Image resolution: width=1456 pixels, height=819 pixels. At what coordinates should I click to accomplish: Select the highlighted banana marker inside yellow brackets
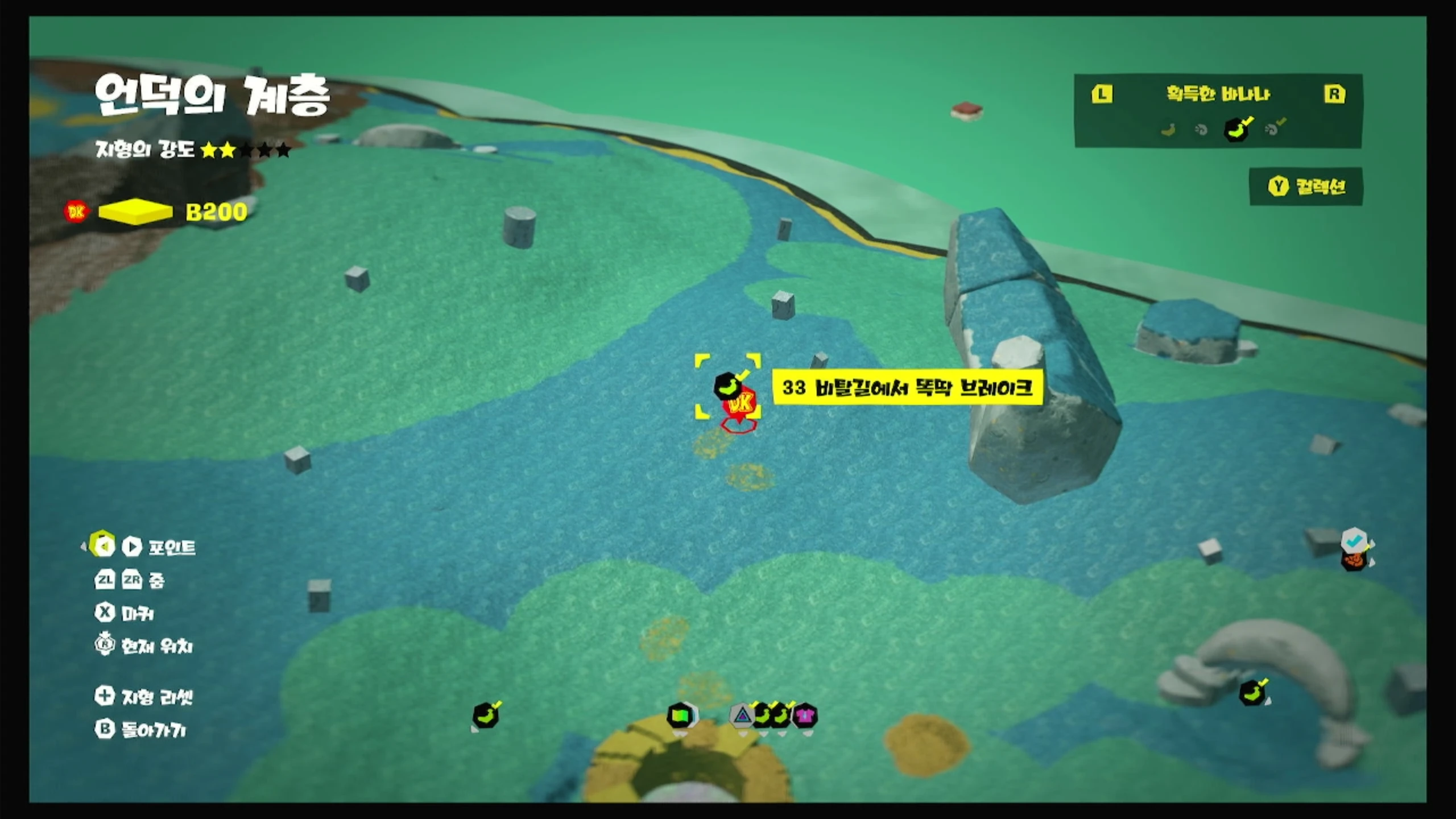coord(727,386)
